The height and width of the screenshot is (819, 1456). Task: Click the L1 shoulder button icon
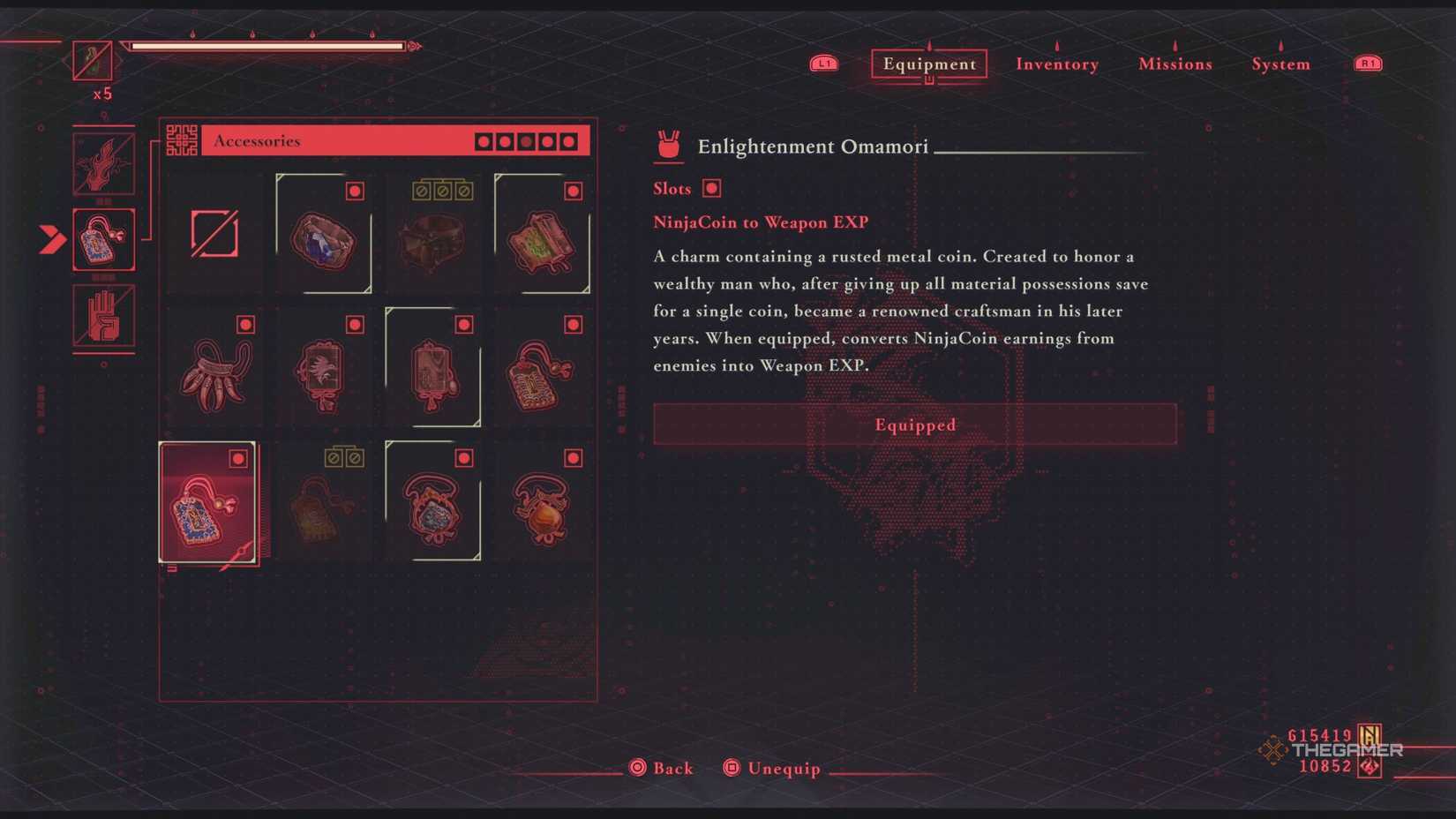[823, 63]
